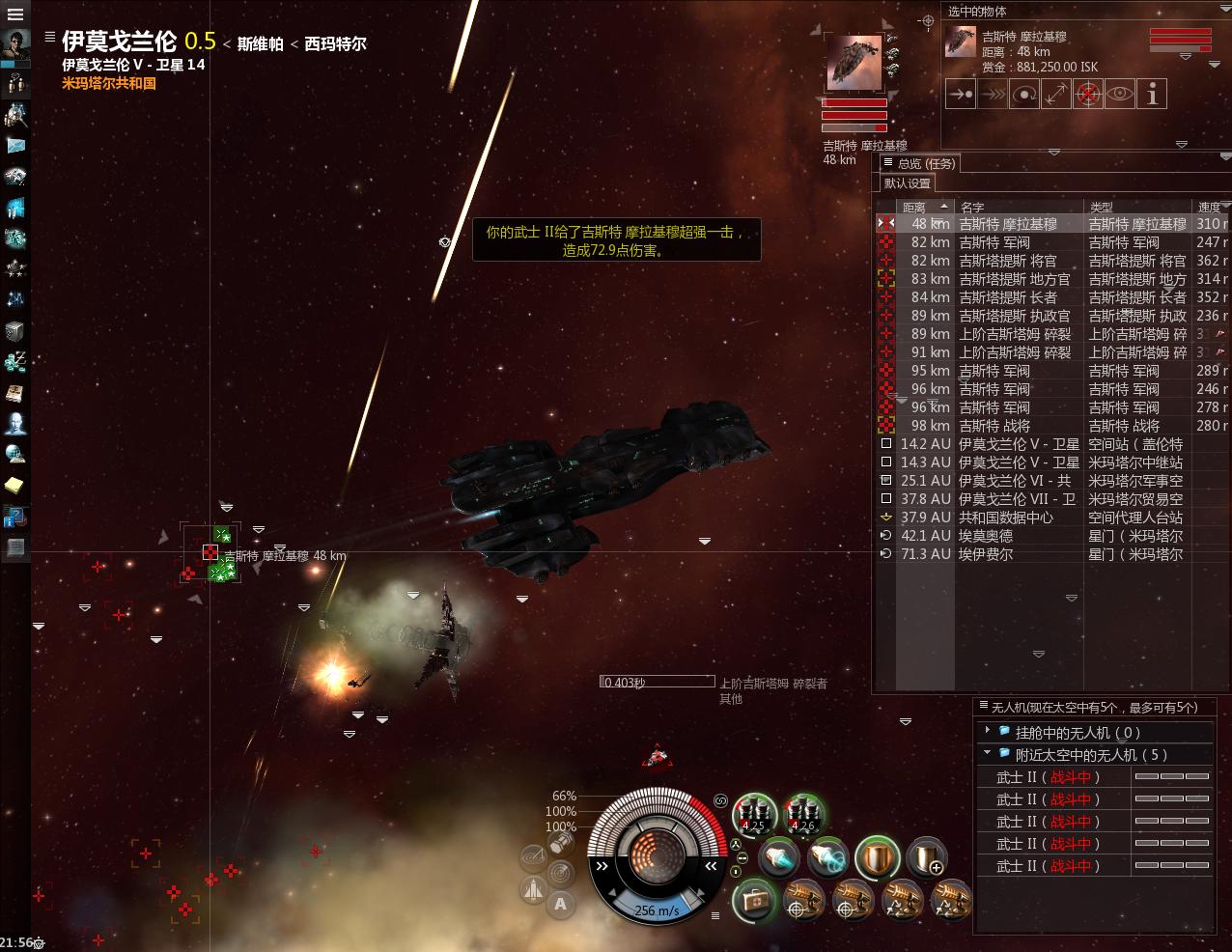The width and height of the screenshot is (1232, 952).
Task: Activate the shield hardener module
Action: [878, 856]
